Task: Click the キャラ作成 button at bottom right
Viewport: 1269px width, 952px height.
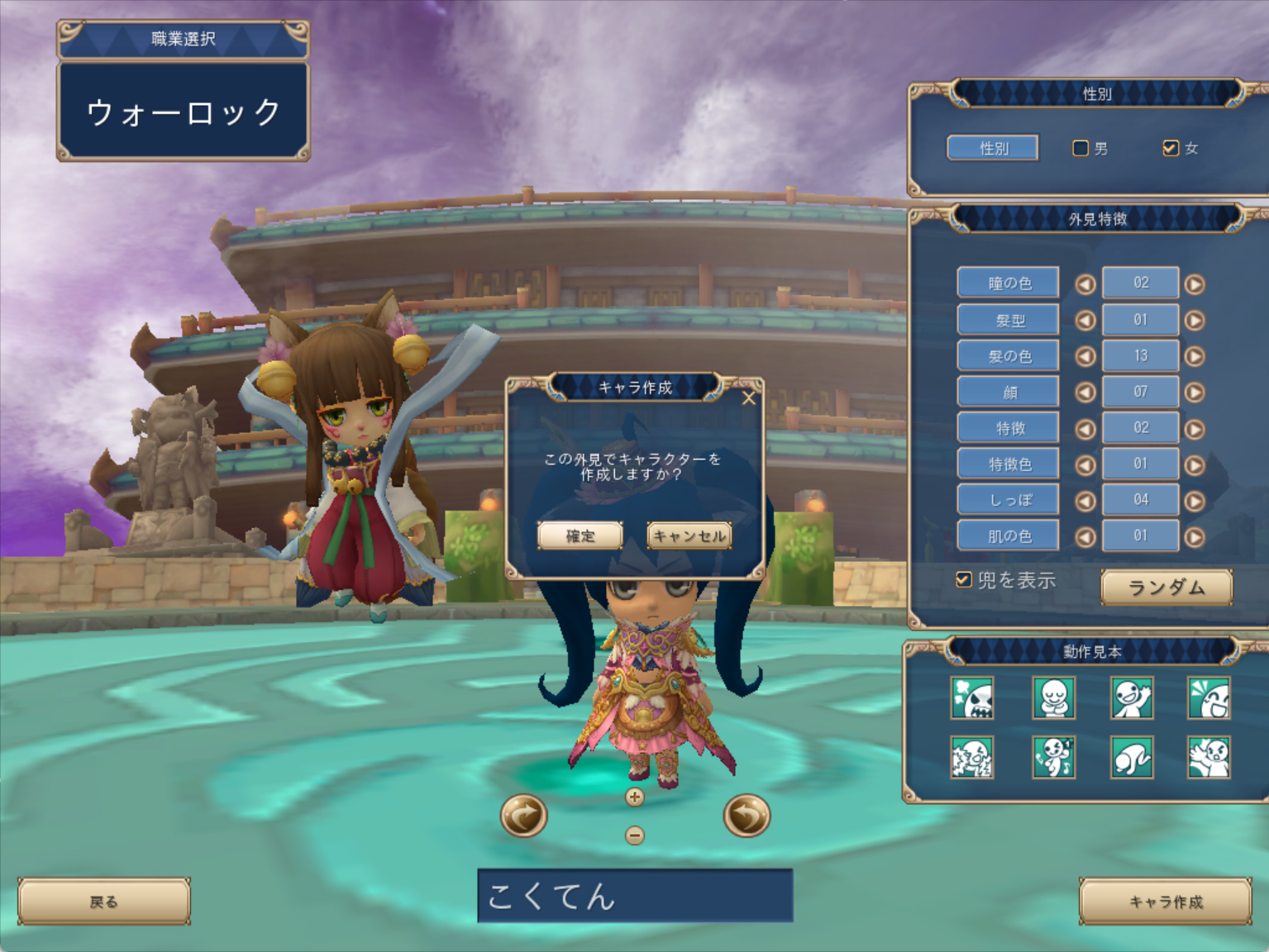Action: pos(1166,902)
